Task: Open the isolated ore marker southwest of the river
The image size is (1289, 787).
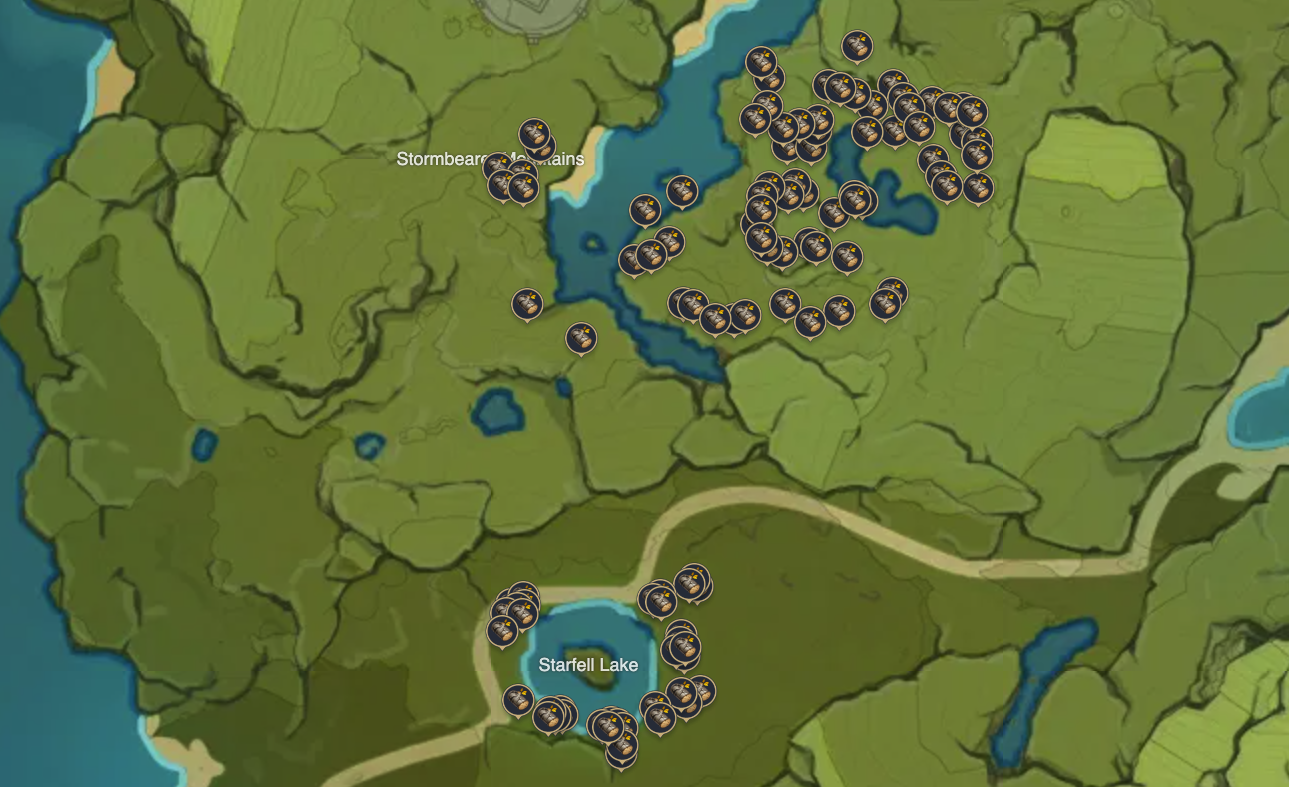Action: 525,303
